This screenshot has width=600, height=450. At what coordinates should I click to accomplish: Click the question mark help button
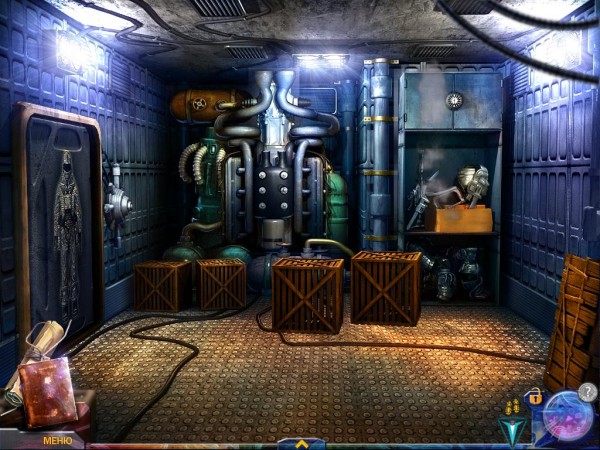pos(587,393)
